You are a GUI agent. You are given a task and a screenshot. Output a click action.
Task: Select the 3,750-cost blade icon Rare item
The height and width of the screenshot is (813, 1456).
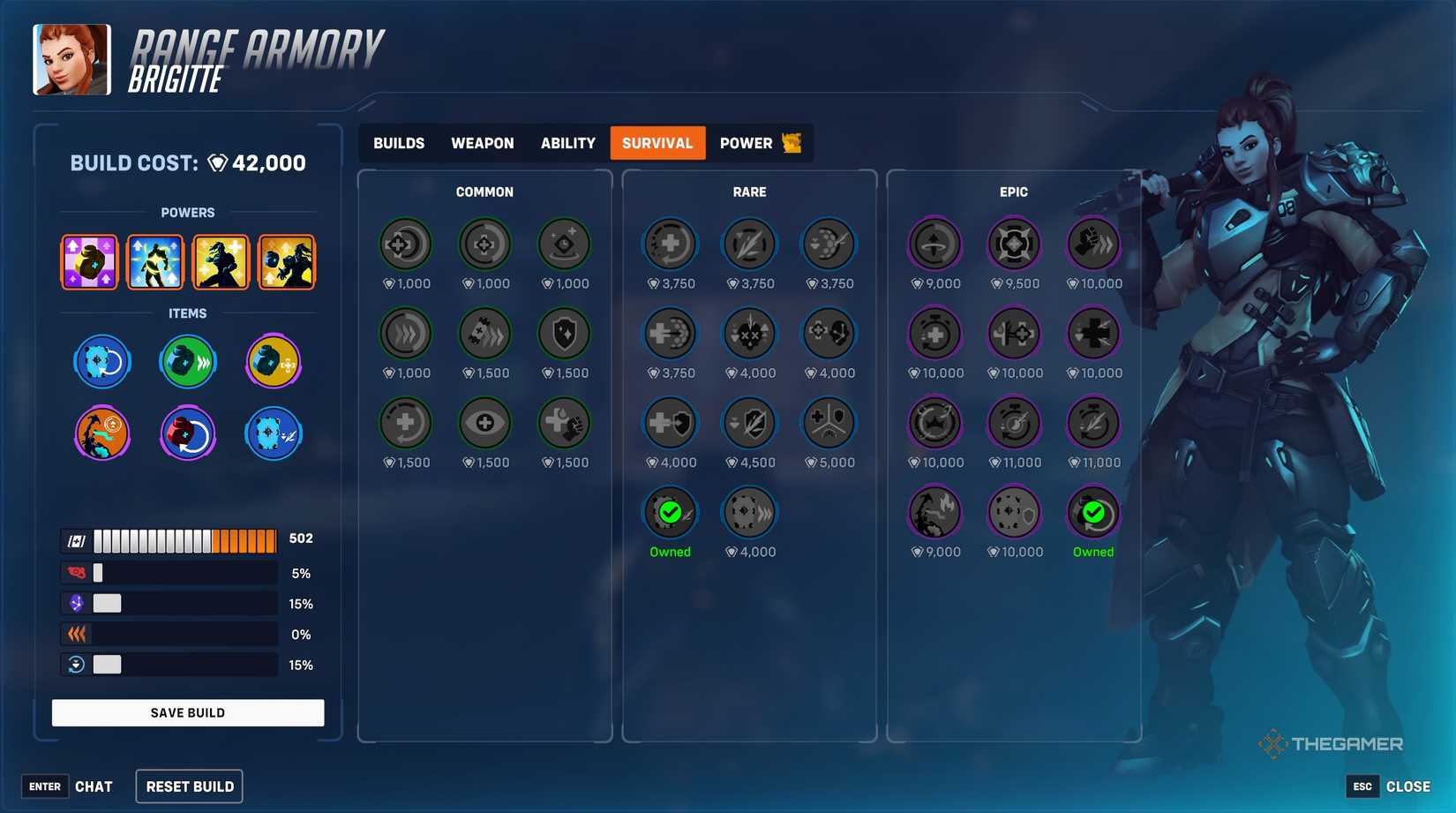749,244
